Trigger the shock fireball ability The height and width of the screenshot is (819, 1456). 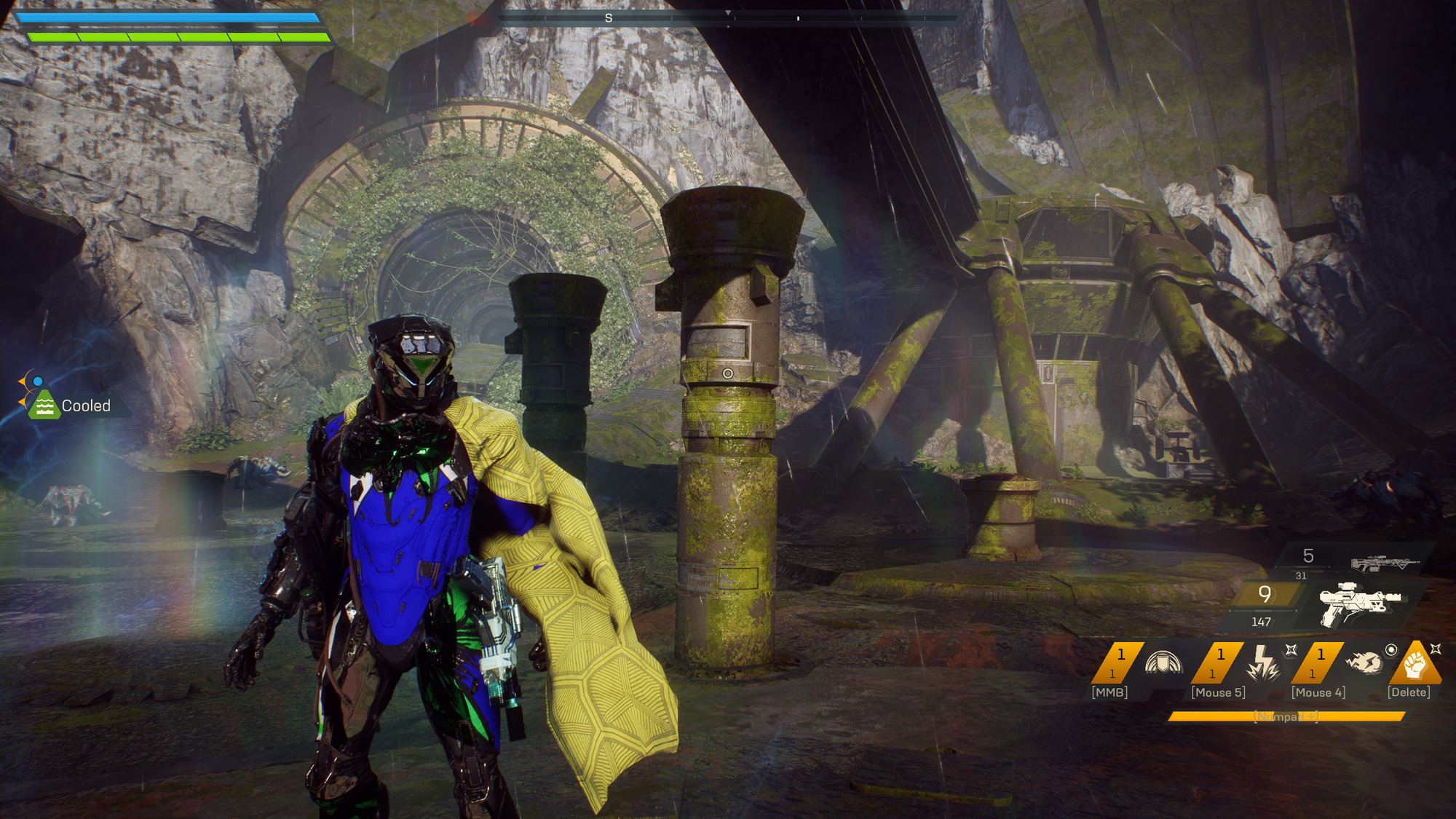[1363, 662]
